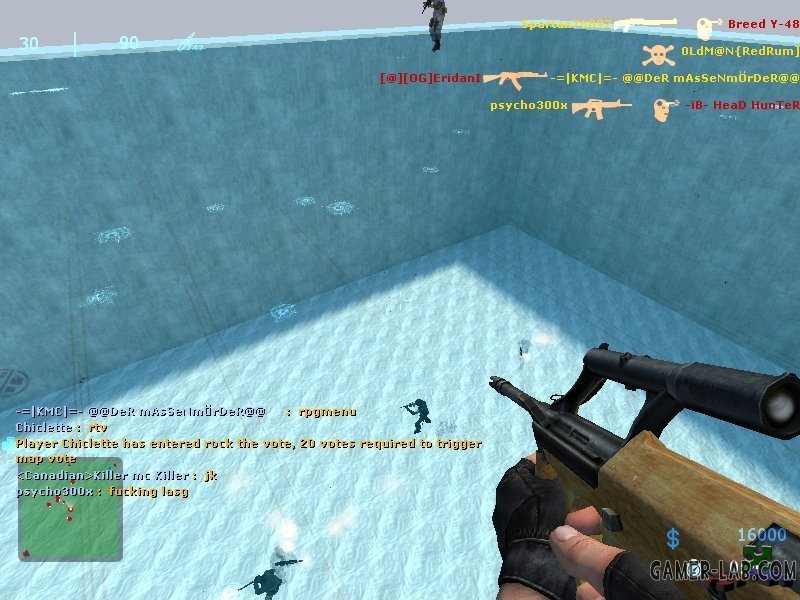
Task: Click the radar minimap
Action: click(70, 522)
